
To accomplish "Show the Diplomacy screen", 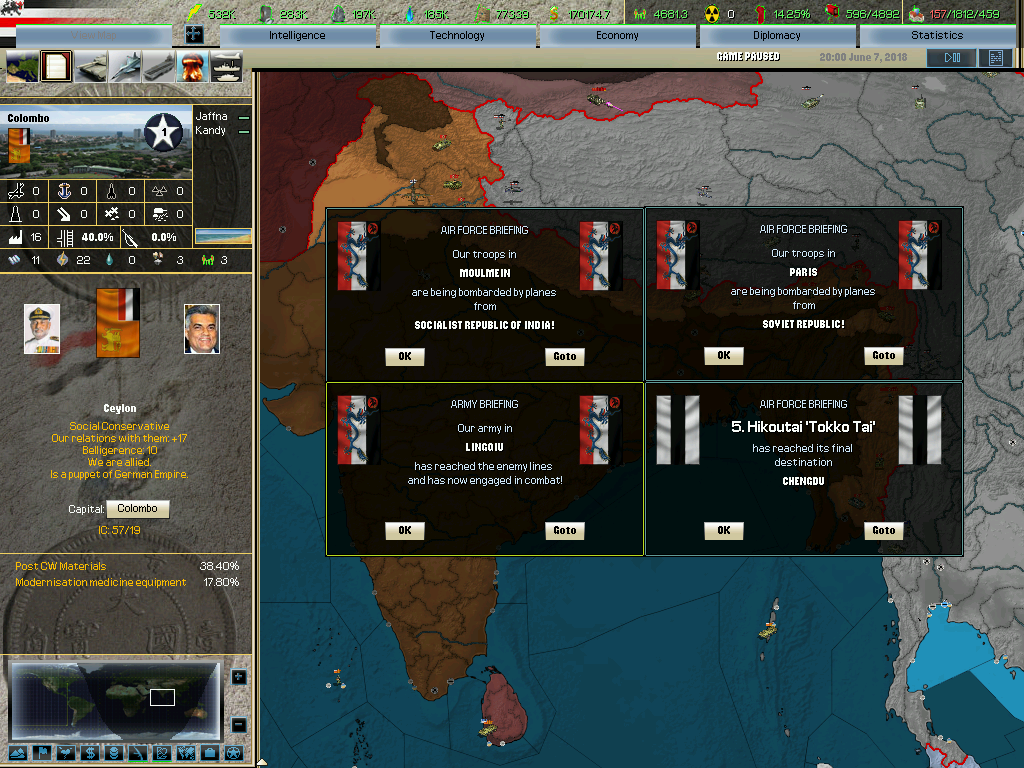I will pos(777,36).
